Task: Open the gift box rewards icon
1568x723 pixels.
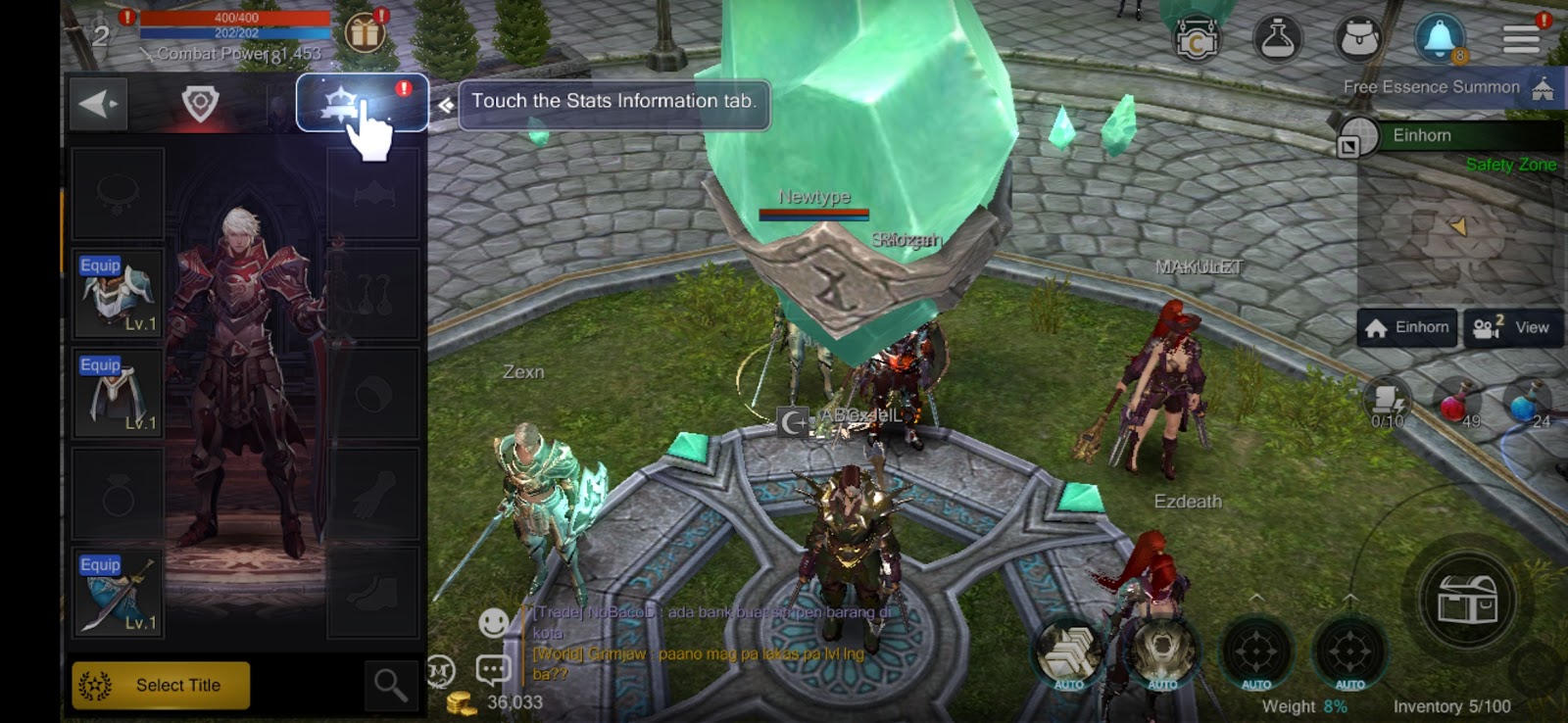Action: pyautogui.click(x=365, y=33)
